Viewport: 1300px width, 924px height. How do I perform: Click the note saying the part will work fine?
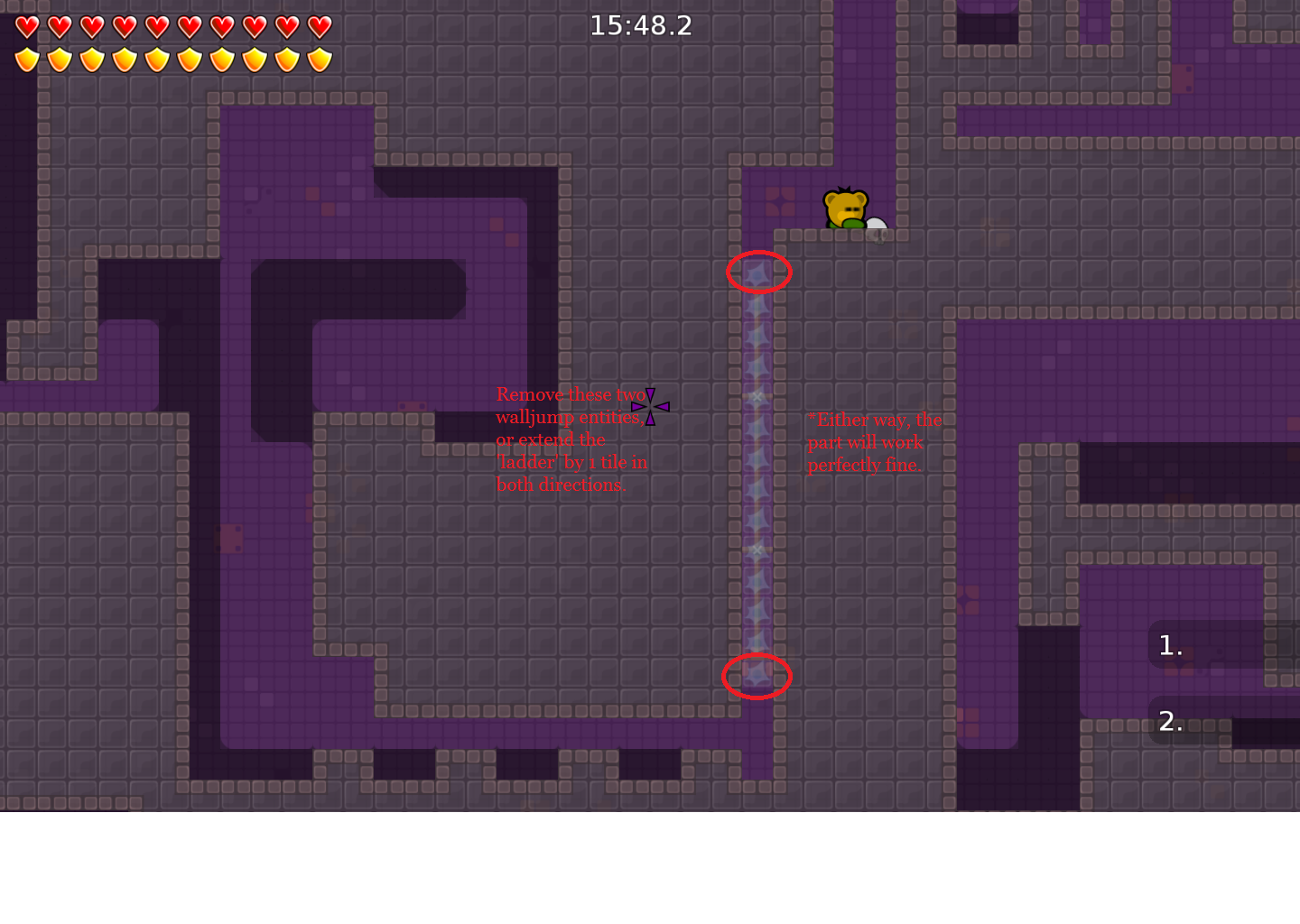874,442
